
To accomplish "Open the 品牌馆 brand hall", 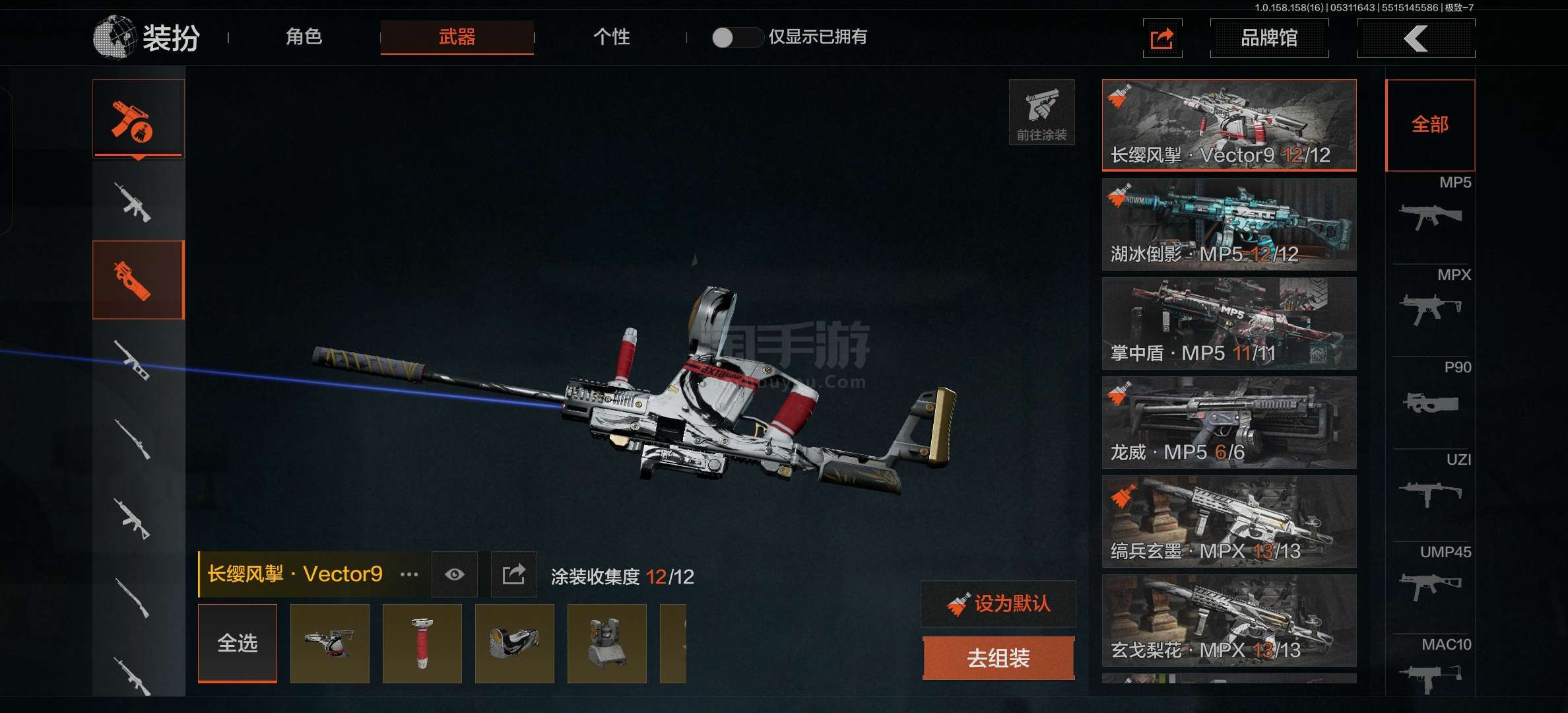I will (x=1268, y=38).
